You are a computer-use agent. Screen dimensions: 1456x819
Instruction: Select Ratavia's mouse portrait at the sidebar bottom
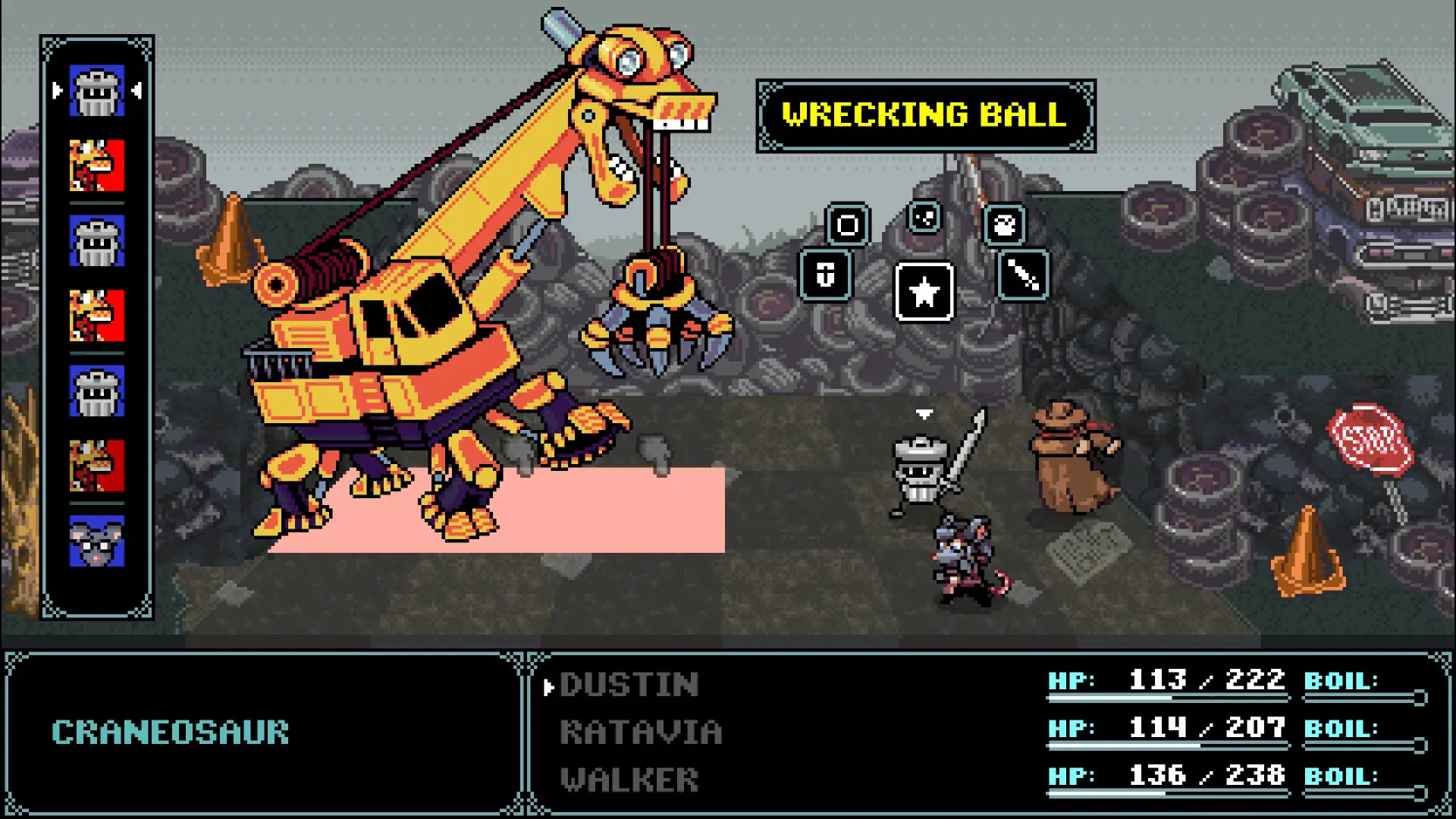[96, 541]
